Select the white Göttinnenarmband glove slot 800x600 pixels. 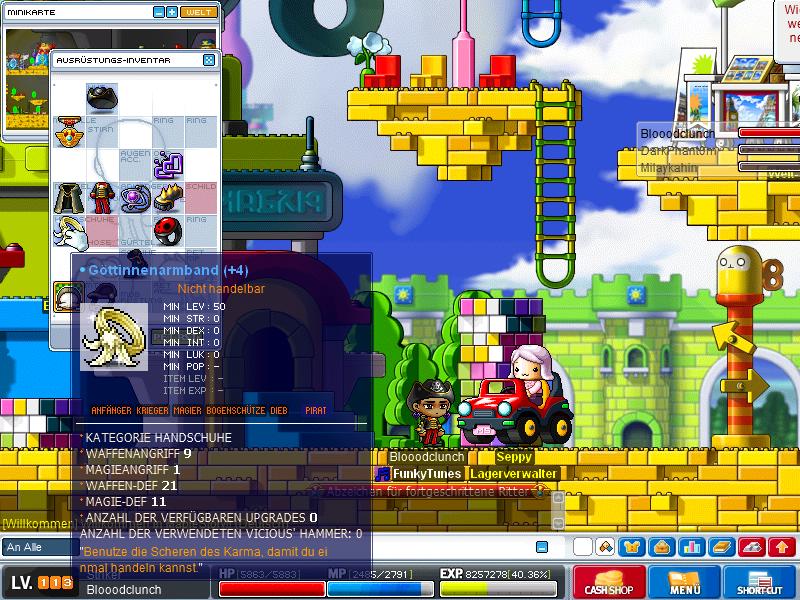click(68, 231)
